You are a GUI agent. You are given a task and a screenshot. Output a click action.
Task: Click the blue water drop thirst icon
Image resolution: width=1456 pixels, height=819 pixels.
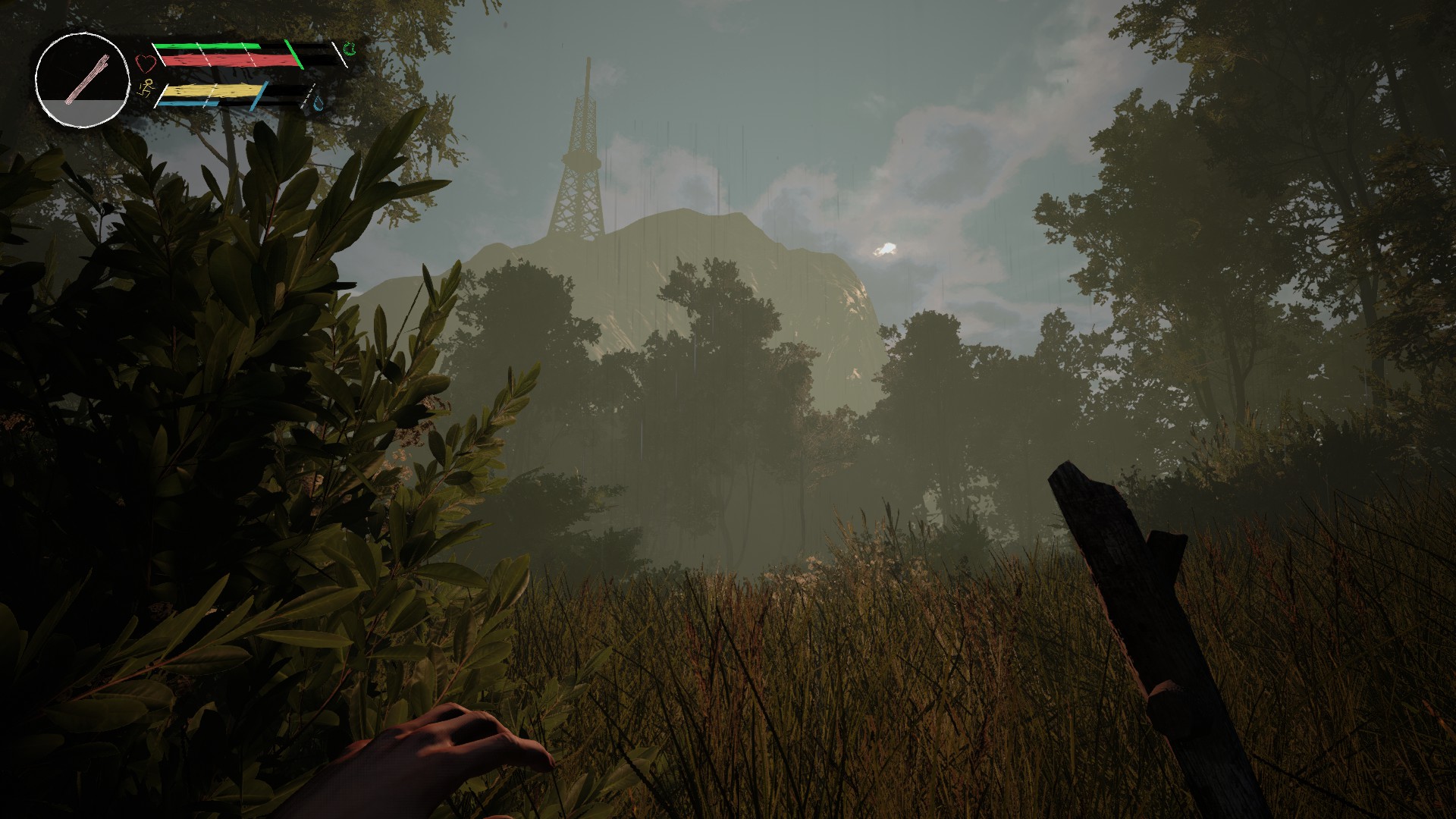coord(319,102)
